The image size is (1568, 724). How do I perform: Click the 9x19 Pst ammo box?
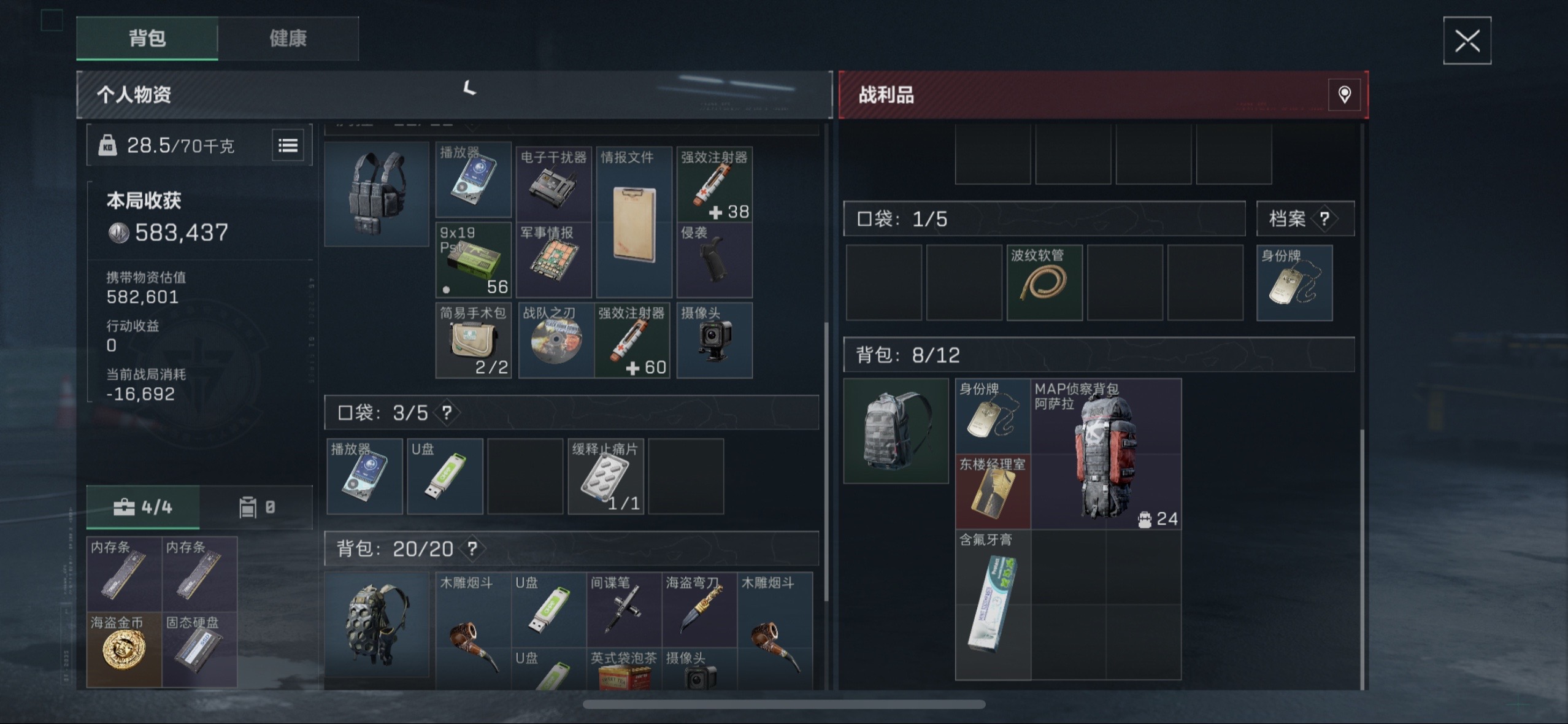point(473,260)
